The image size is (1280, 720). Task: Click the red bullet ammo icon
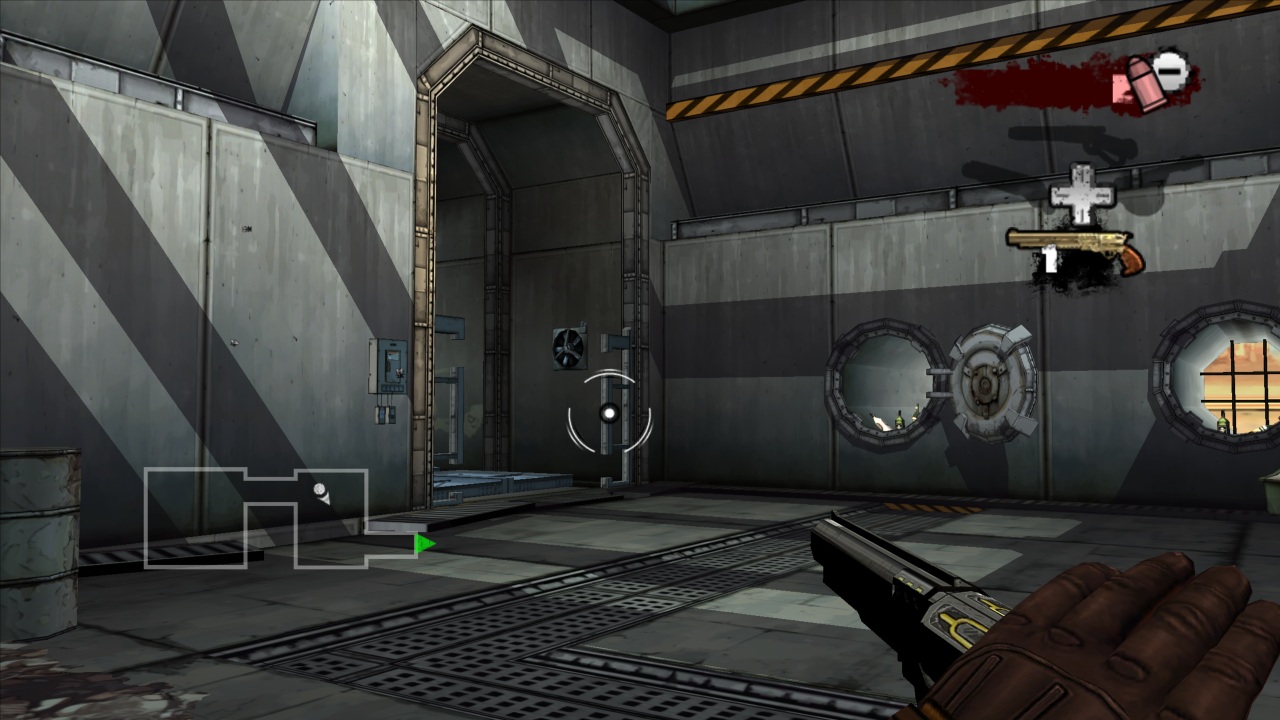point(1138,81)
